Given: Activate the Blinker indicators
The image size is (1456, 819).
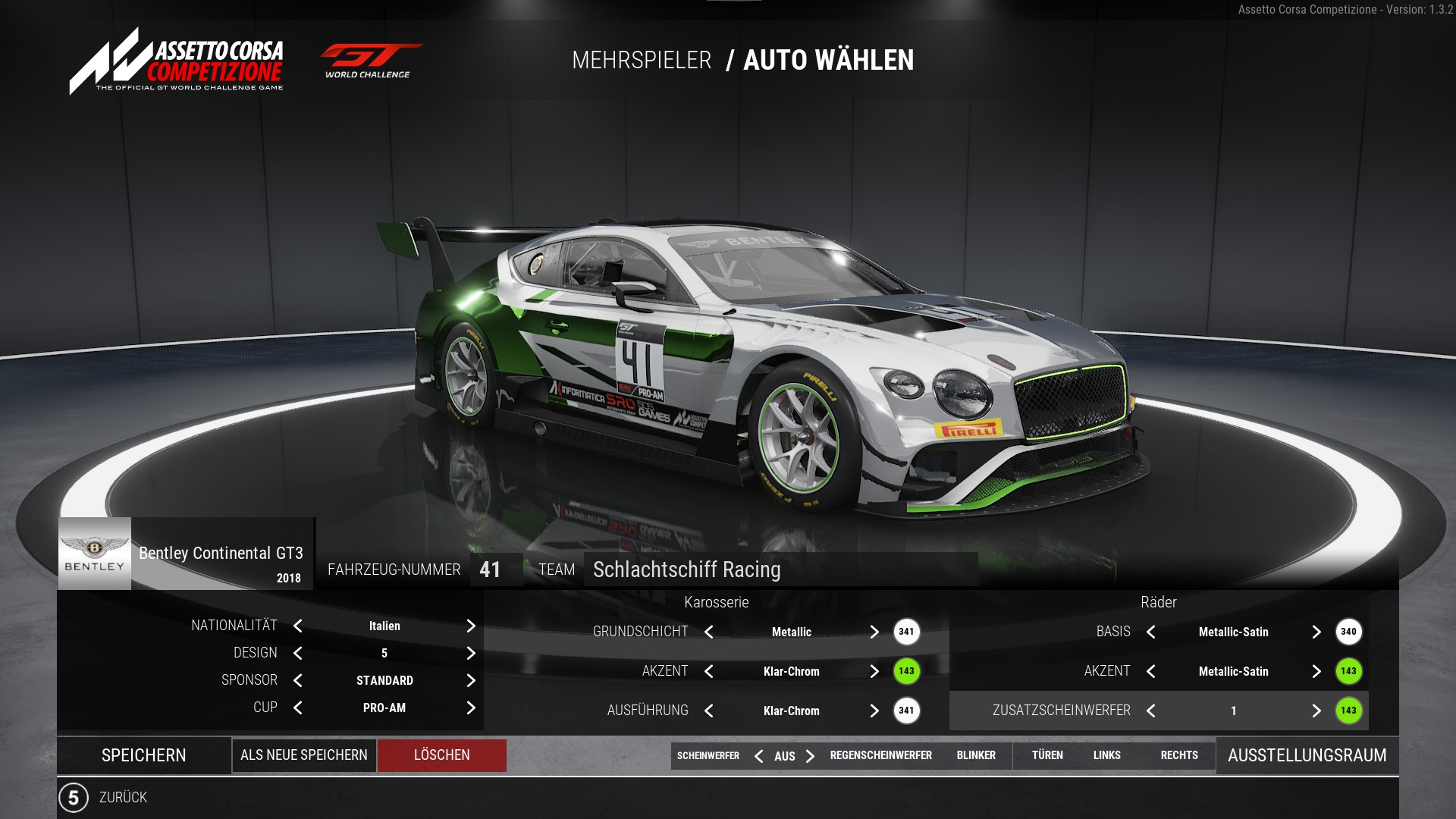Looking at the screenshot, I should tap(976, 755).
